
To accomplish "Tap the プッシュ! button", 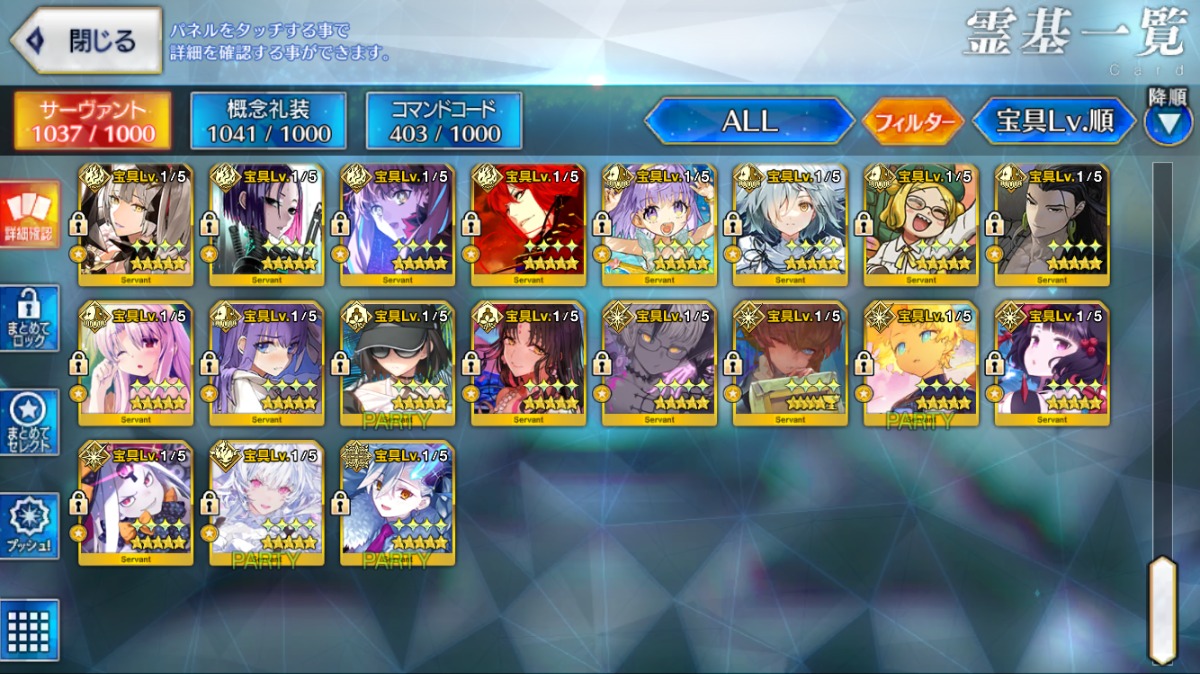I will pyautogui.click(x=29, y=526).
